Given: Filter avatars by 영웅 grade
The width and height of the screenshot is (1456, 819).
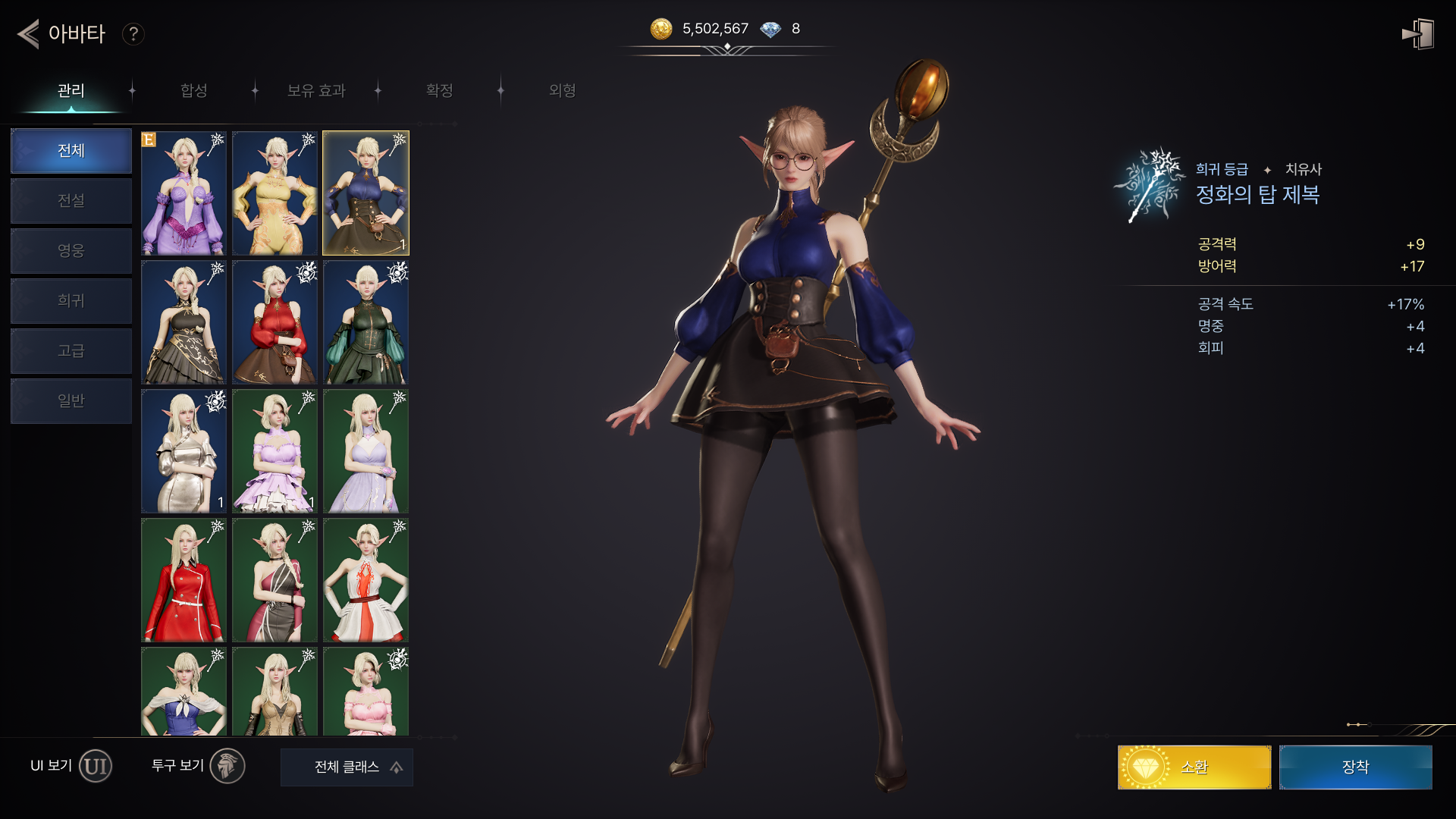Looking at the screenshot, I should coord(71,251).
